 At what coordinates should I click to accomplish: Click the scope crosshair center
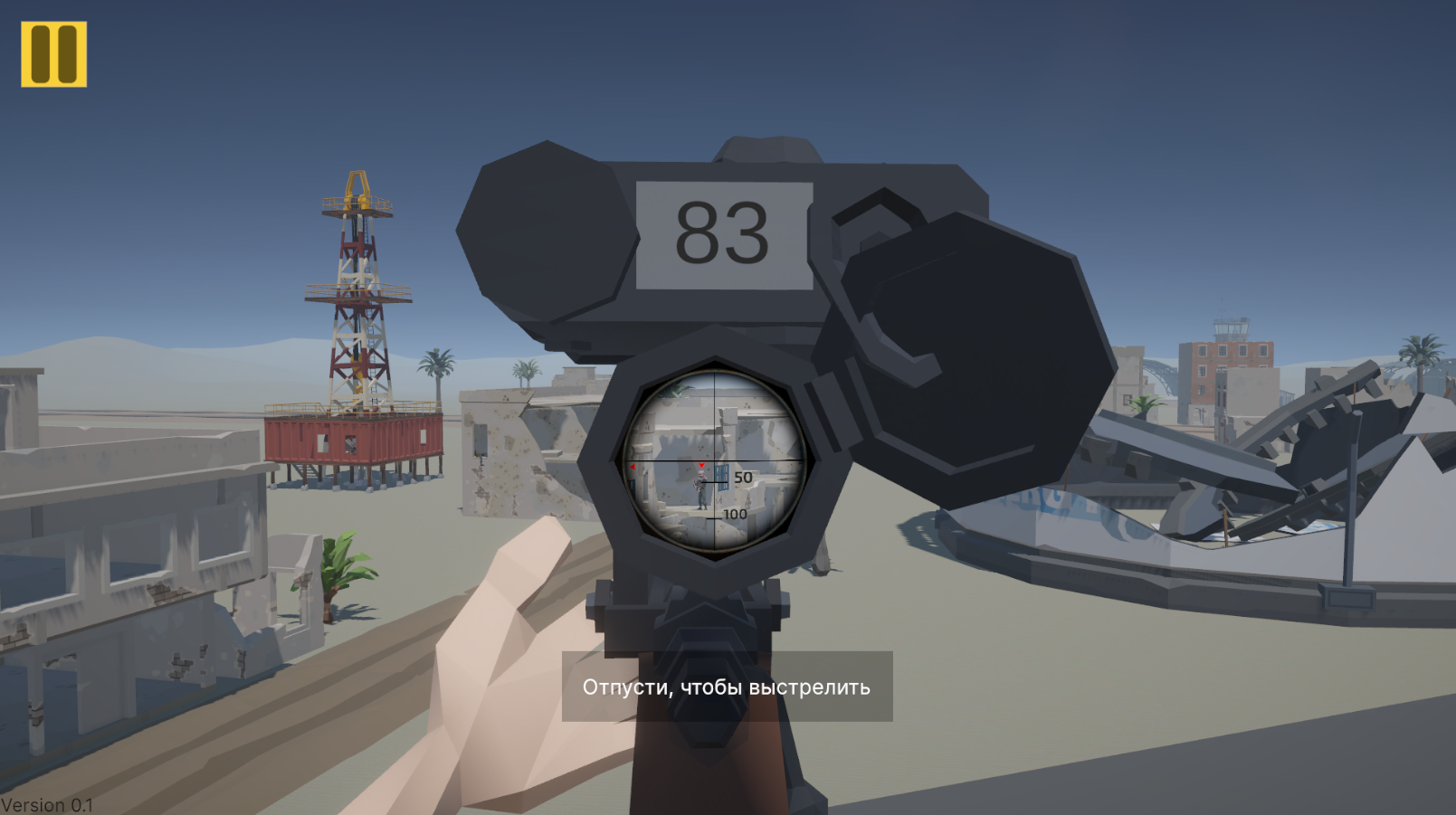(715, 459)
